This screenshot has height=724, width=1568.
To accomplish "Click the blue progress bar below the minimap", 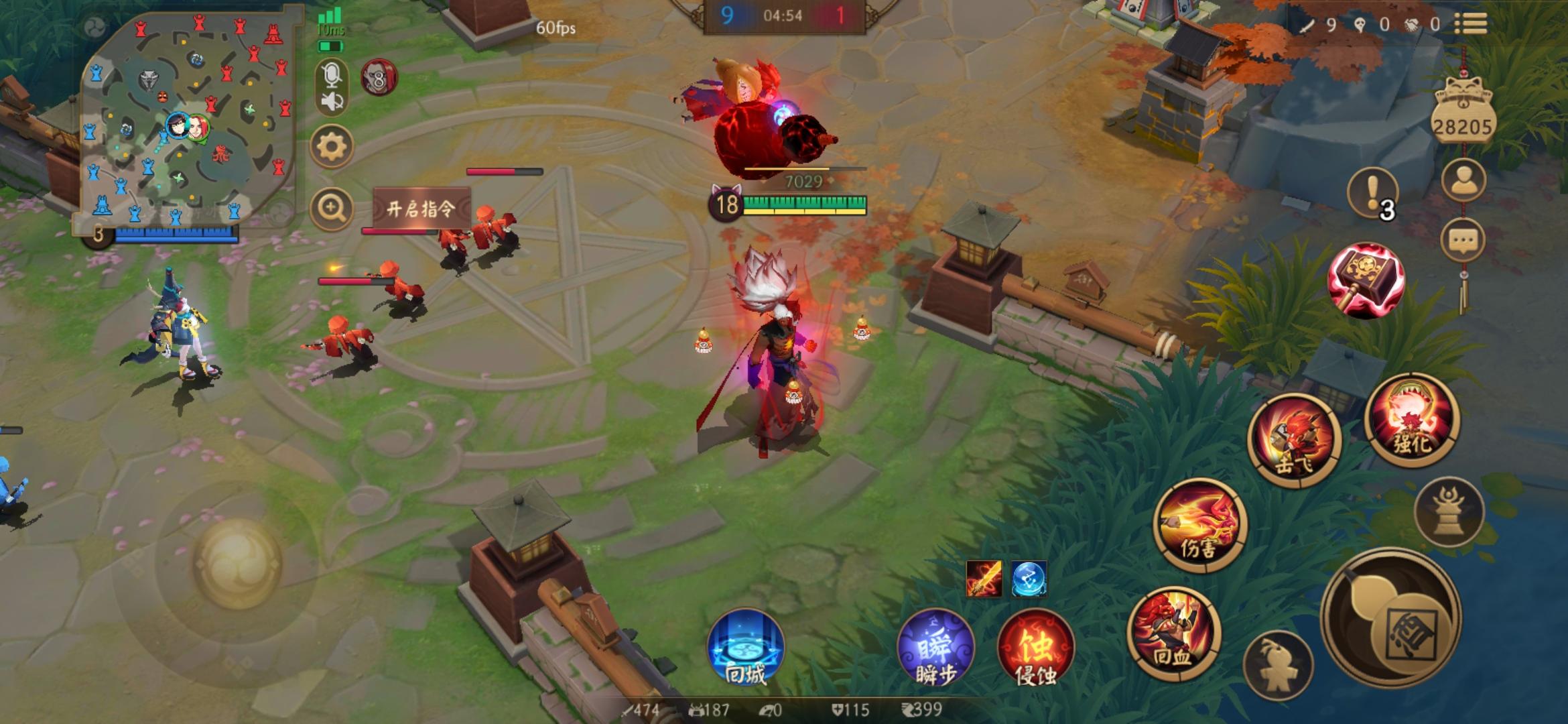I will point(176,236).
